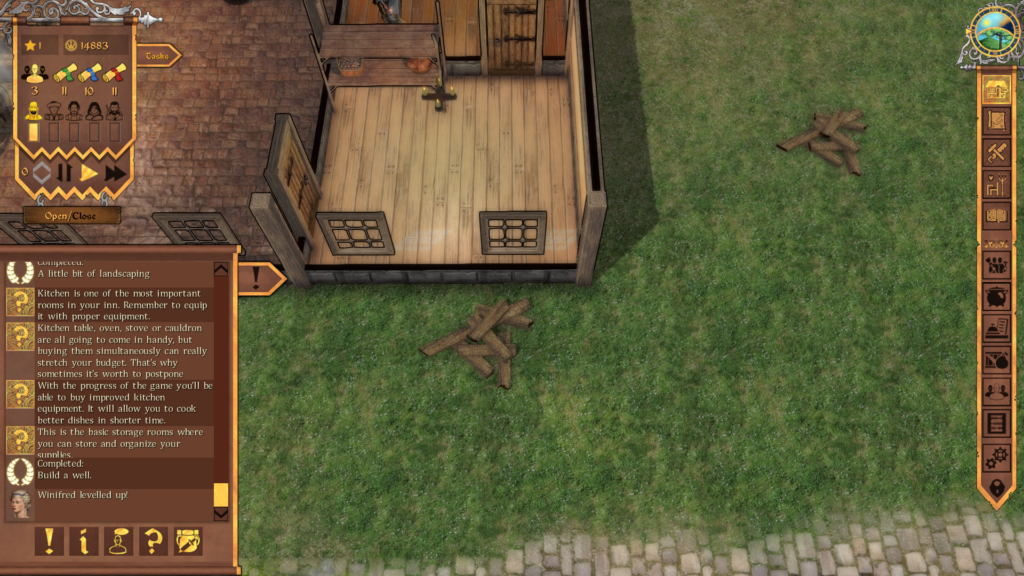
Task: Pause the game speed
Action: tap(64, 172)
